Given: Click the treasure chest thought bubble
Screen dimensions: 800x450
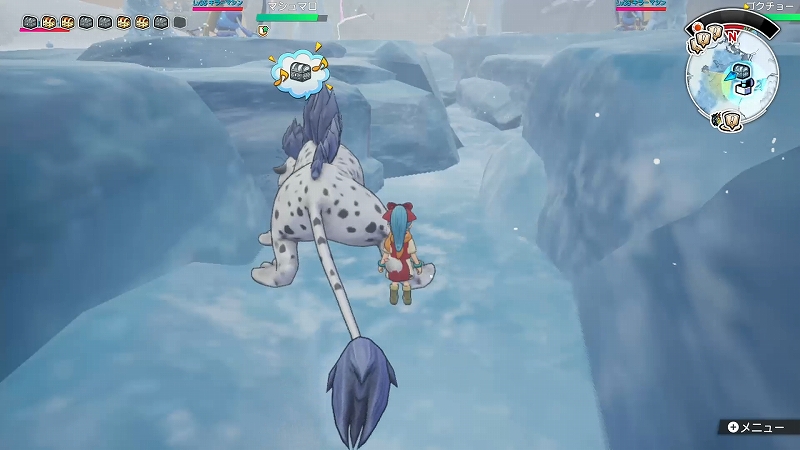Looking at the screenshot, I should pos(299,71).
